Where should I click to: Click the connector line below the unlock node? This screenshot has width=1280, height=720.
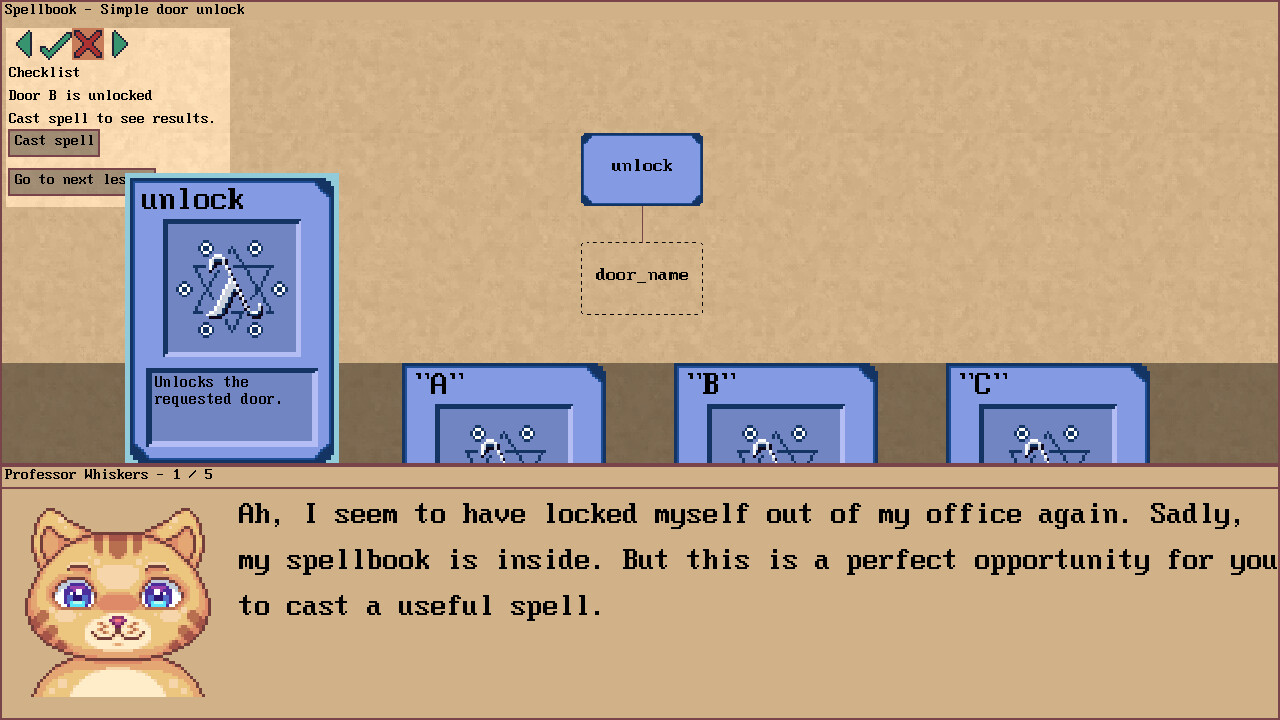click(641, 223)
